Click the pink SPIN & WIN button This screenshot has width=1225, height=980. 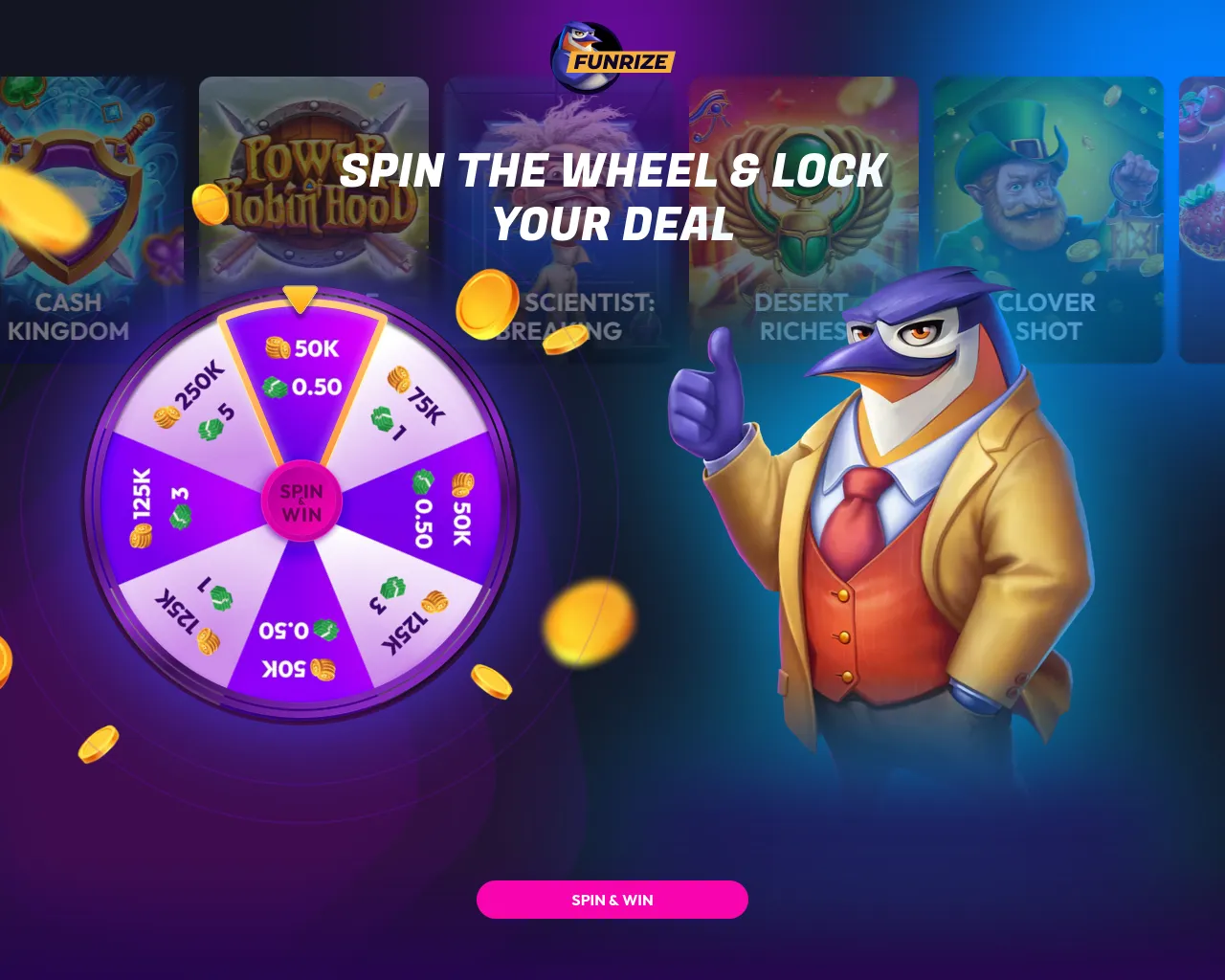[612, 900]
